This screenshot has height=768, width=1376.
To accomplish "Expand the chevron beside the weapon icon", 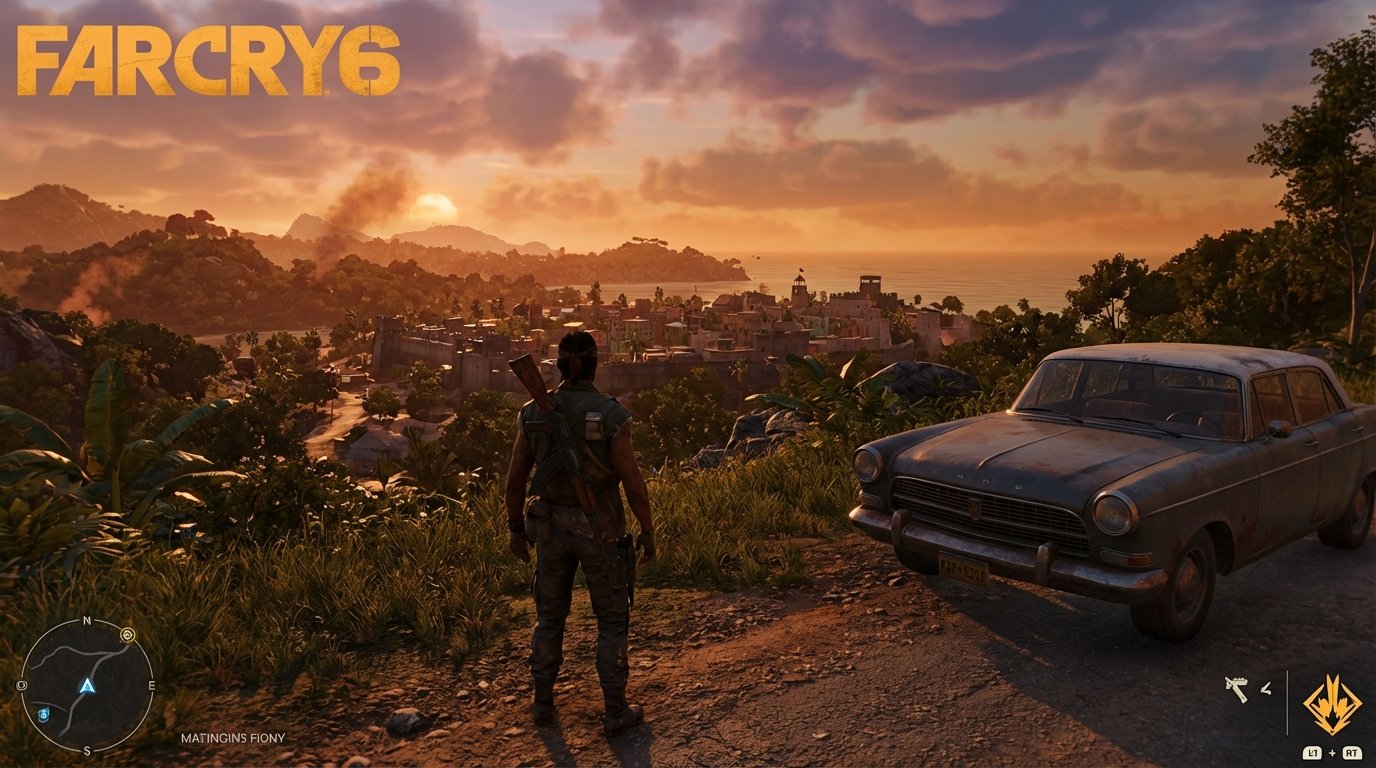I will (x=1265, y=688).
